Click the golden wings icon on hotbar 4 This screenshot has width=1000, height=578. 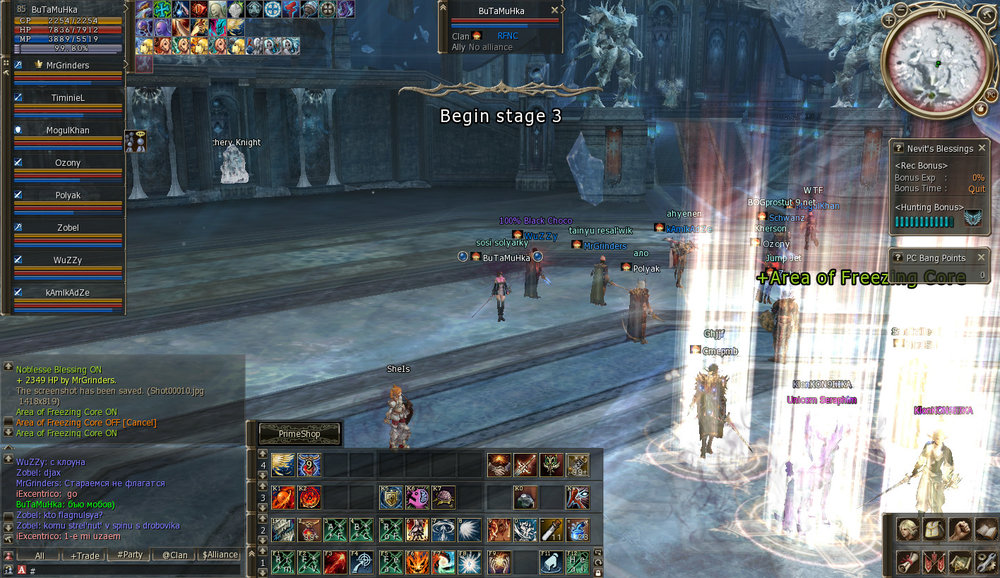(282, 465)
